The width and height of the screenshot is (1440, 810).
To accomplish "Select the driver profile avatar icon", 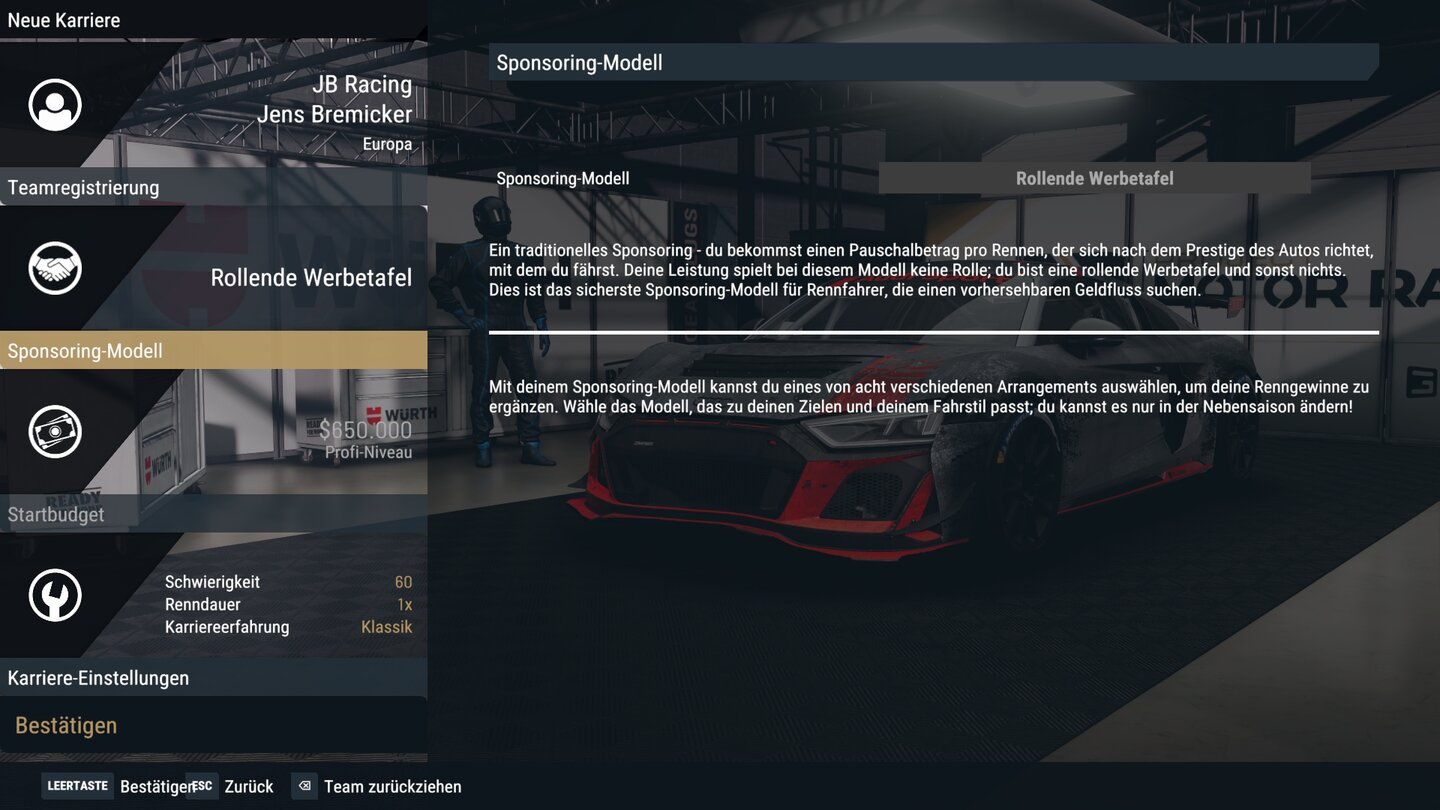I will click(54, 104).
